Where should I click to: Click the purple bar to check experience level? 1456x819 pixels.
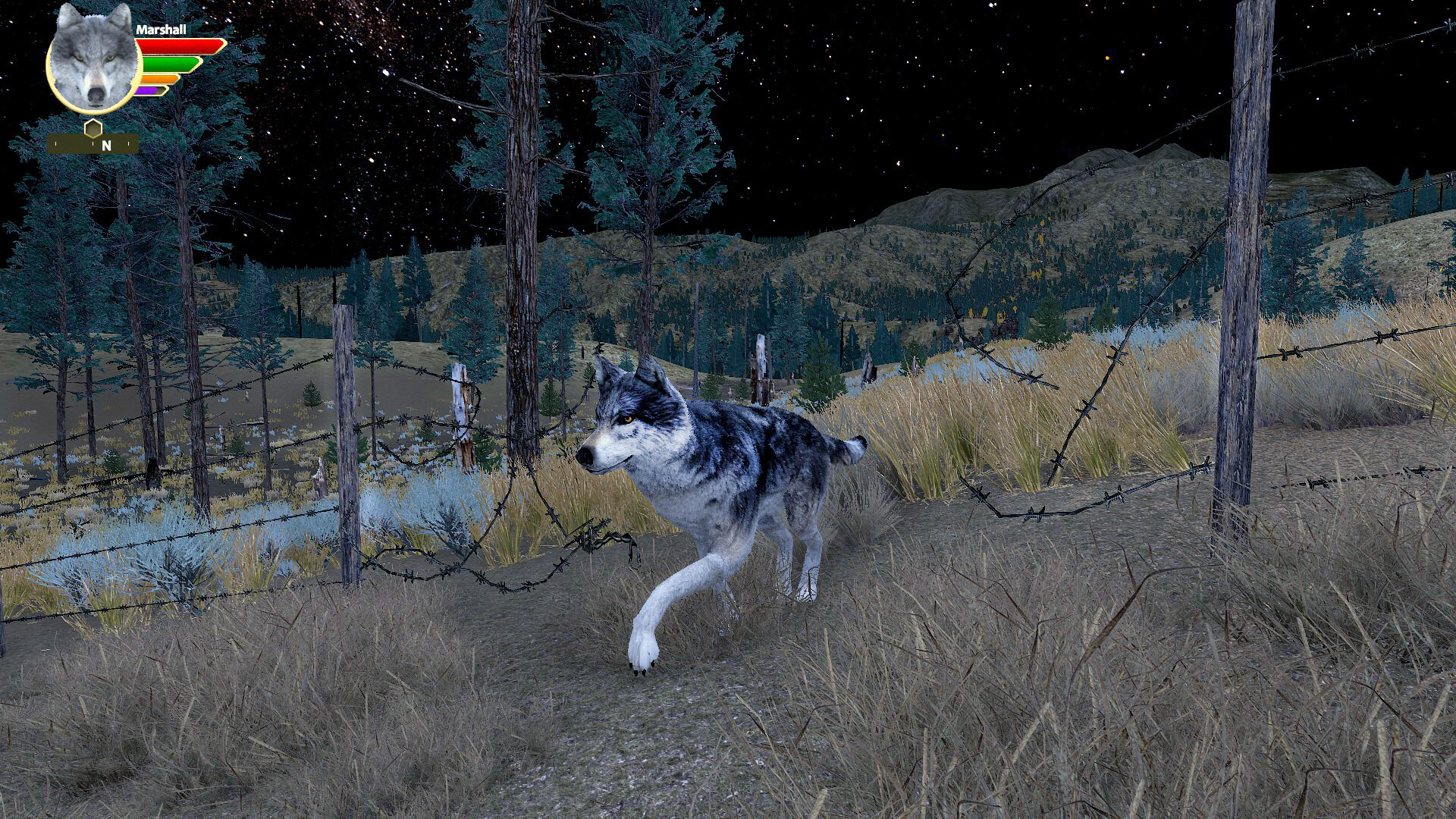tap(146, 90)
